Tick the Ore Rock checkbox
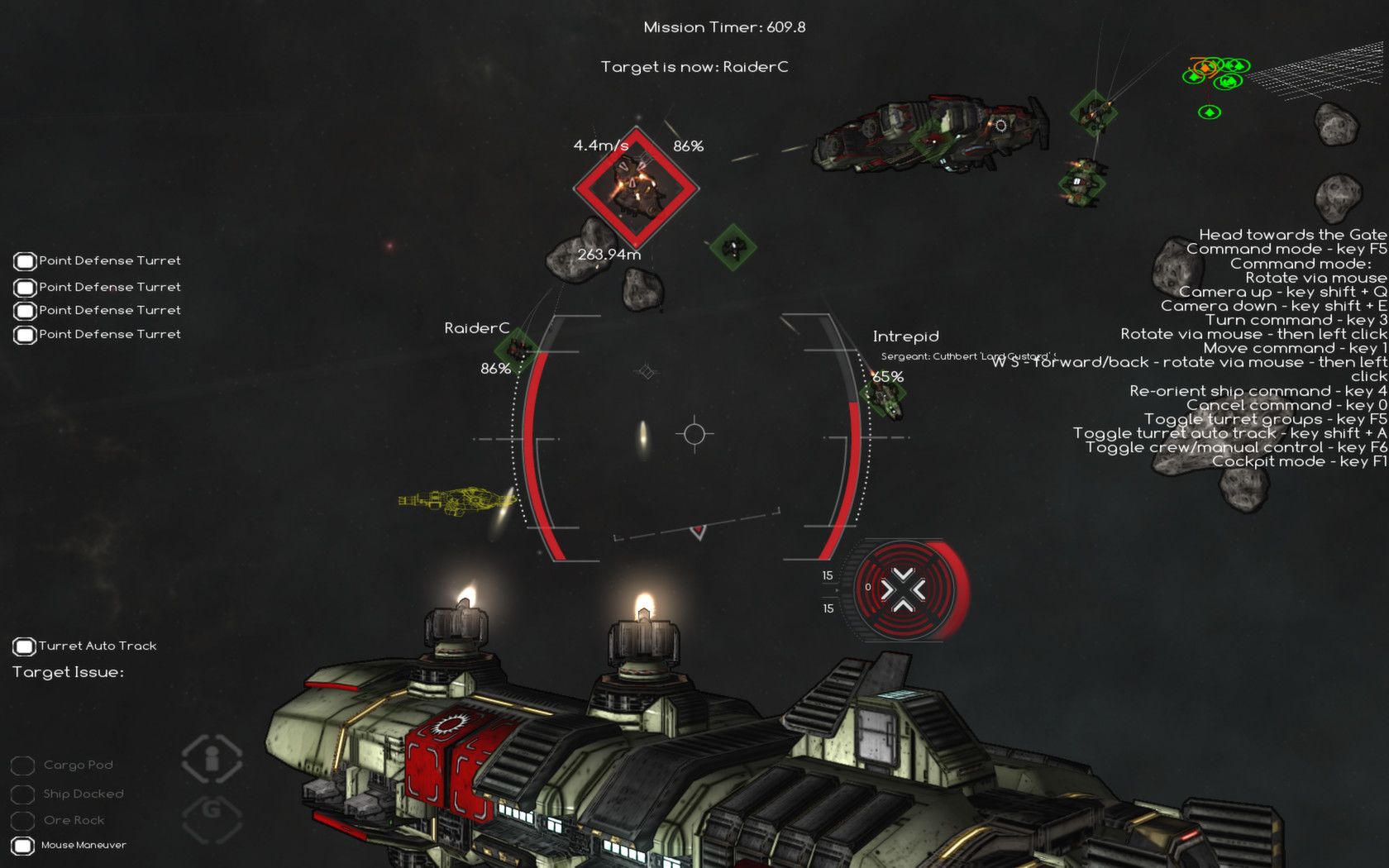 coord(22,820)
